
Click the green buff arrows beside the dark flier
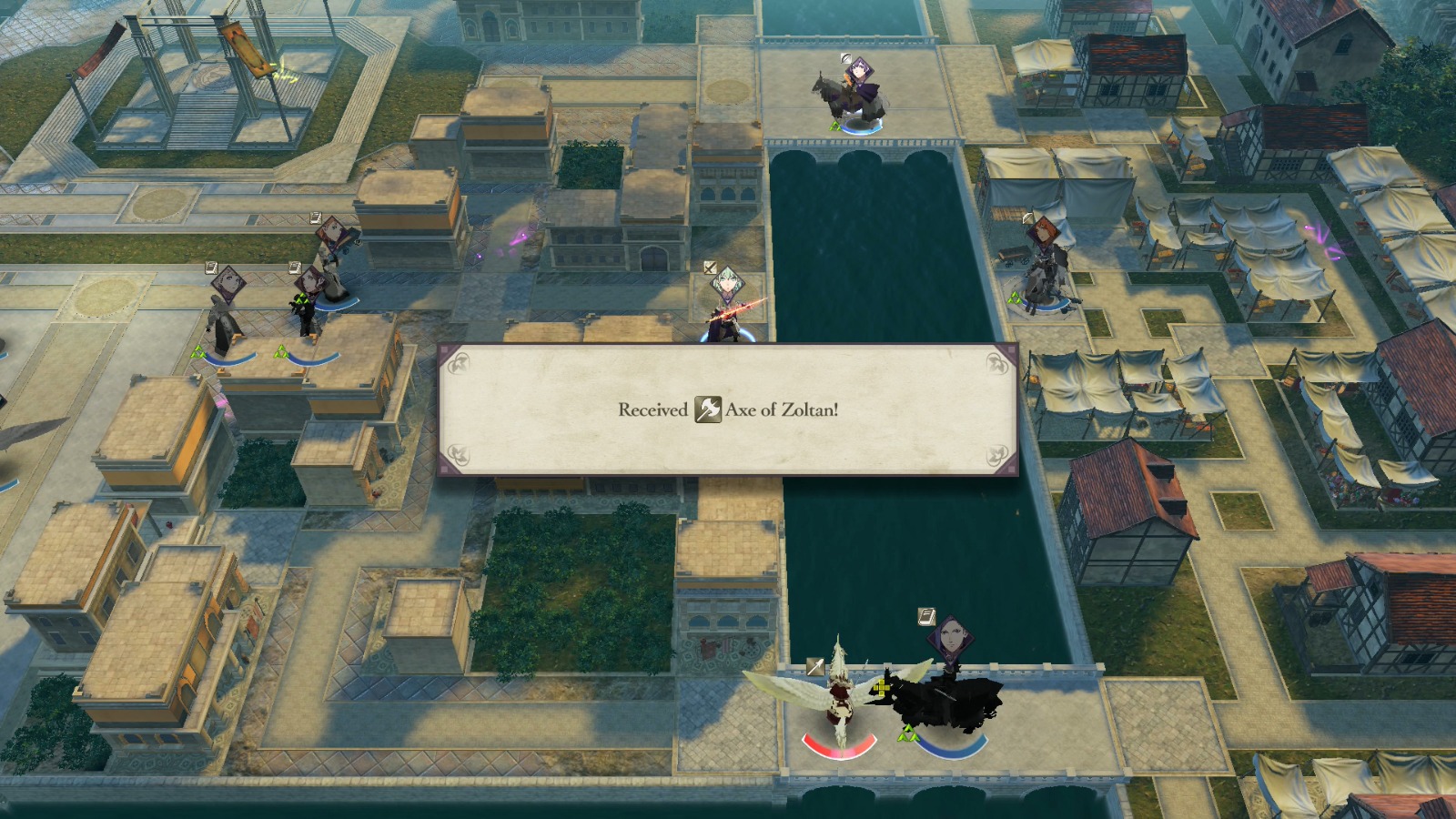(x=908, y=733)
